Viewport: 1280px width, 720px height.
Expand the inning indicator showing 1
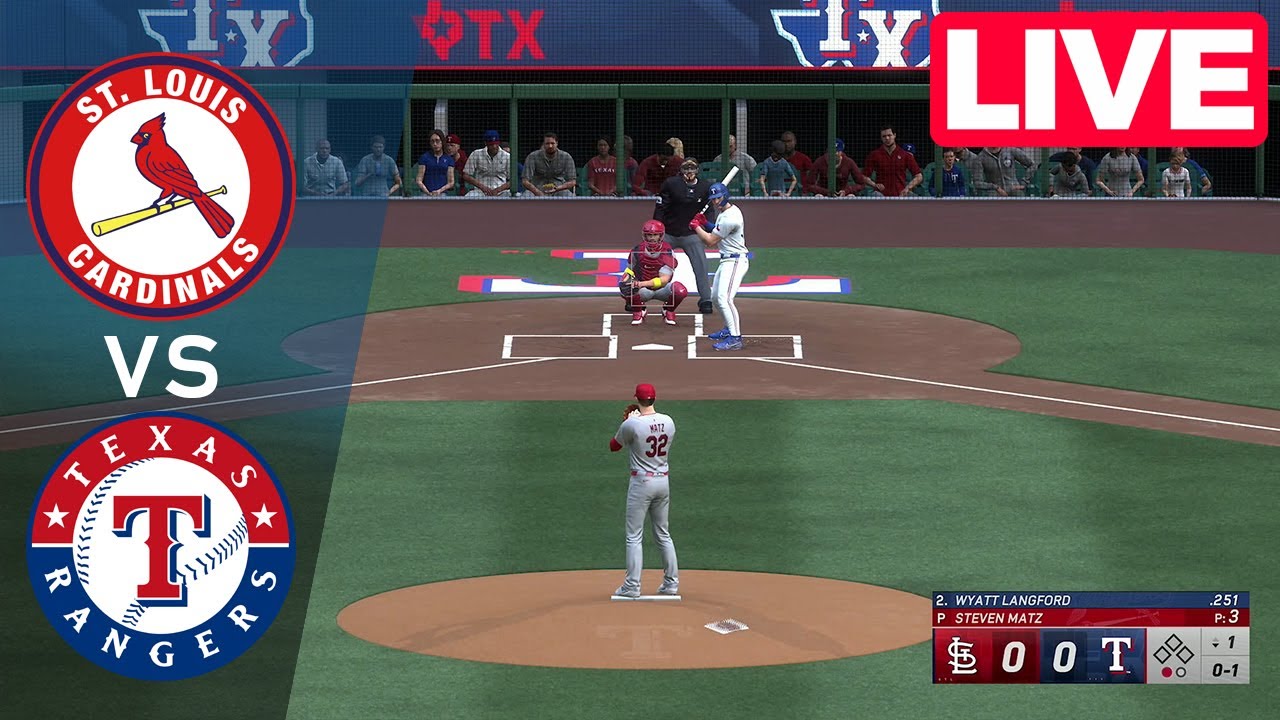(x=1226, y=640)
